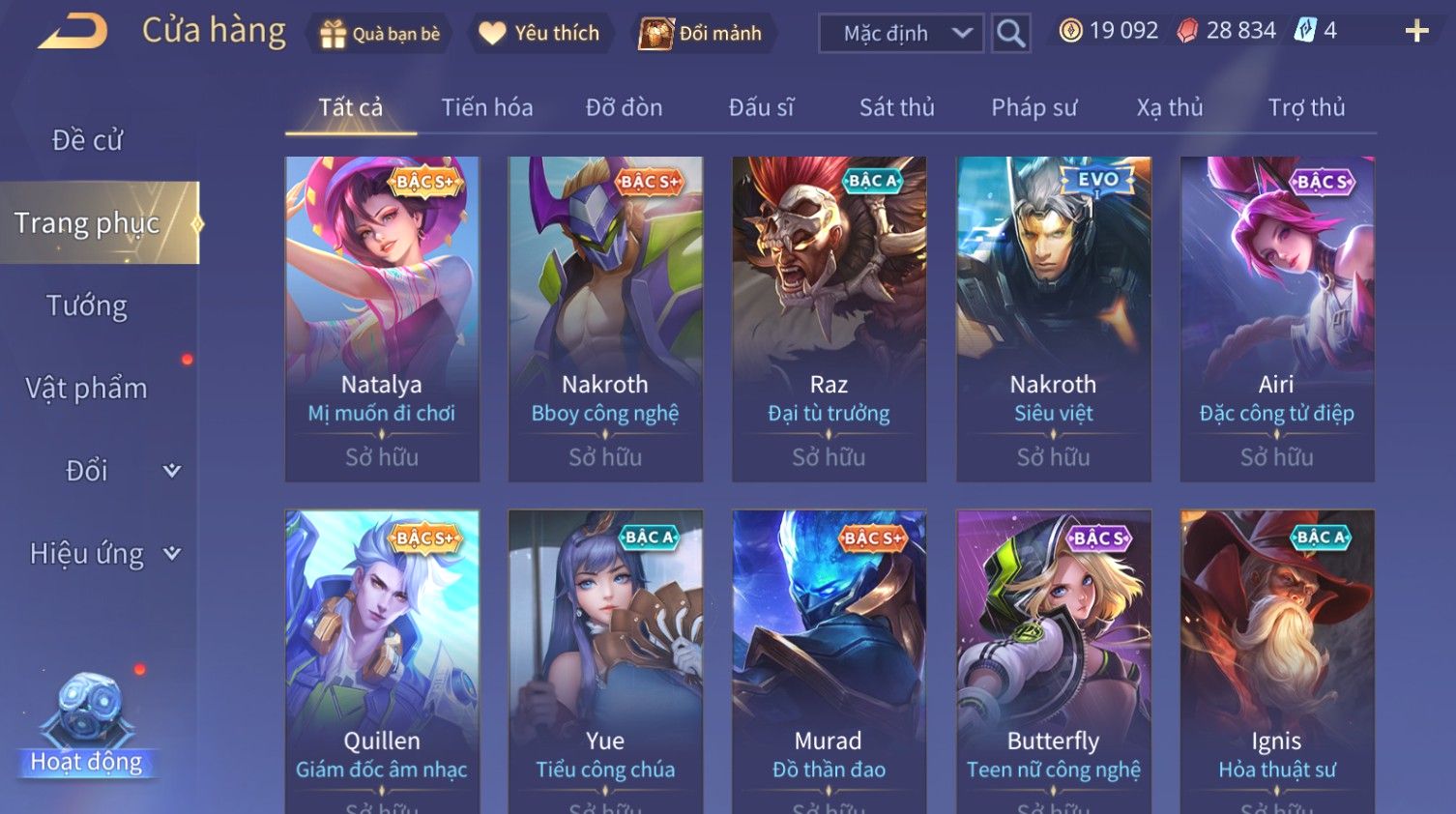
Task: Choose the Trợ thủ tab
Action: pos(1306,107)
